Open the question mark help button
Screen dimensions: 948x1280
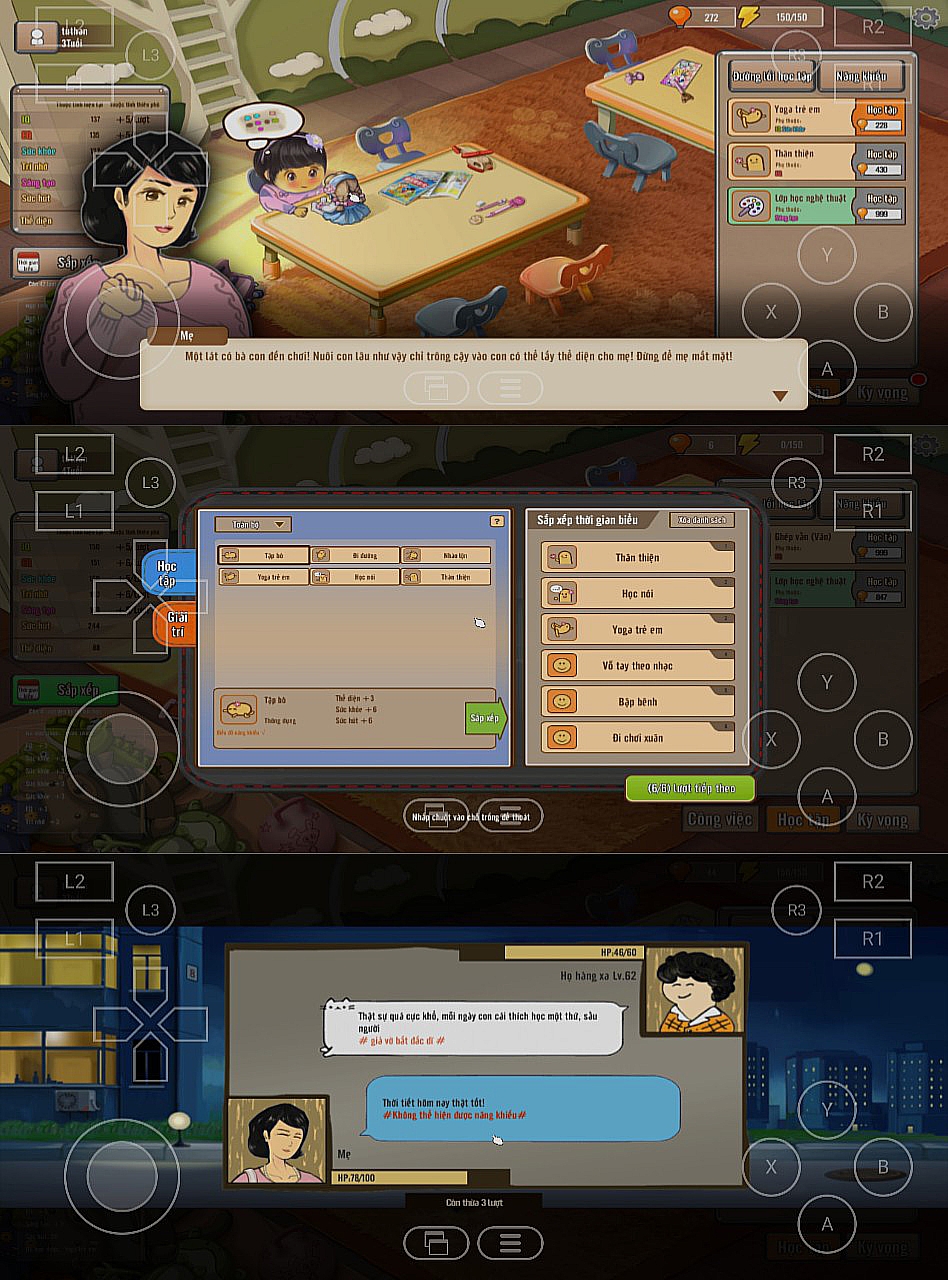(x=496, y=521)
